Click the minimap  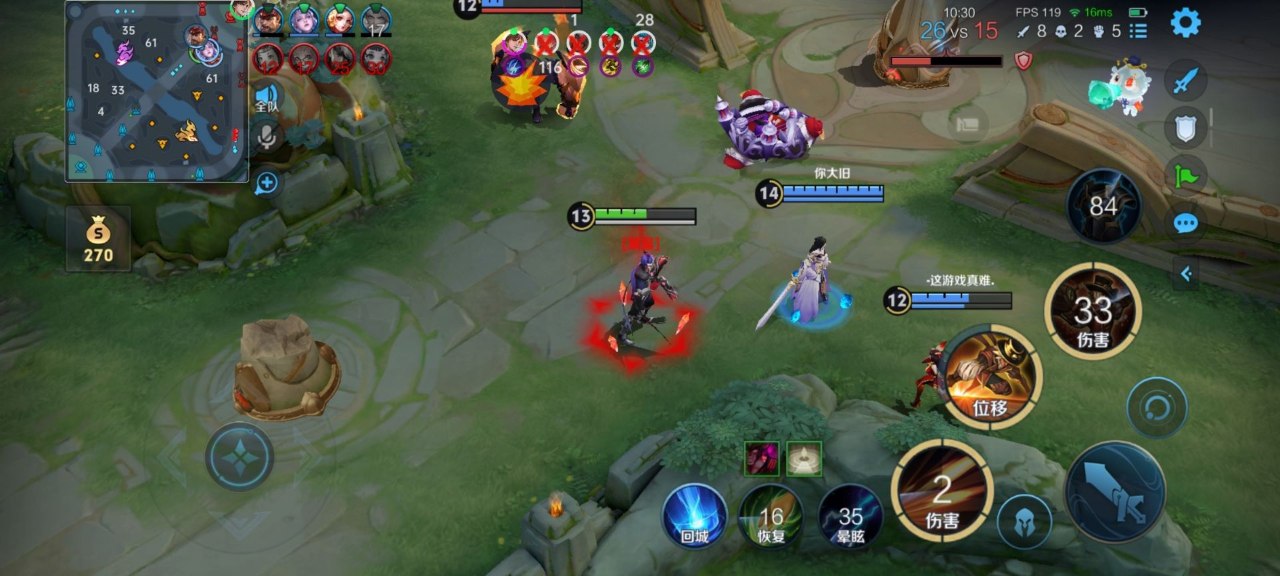pyautogui.click(x=157, y=92)
